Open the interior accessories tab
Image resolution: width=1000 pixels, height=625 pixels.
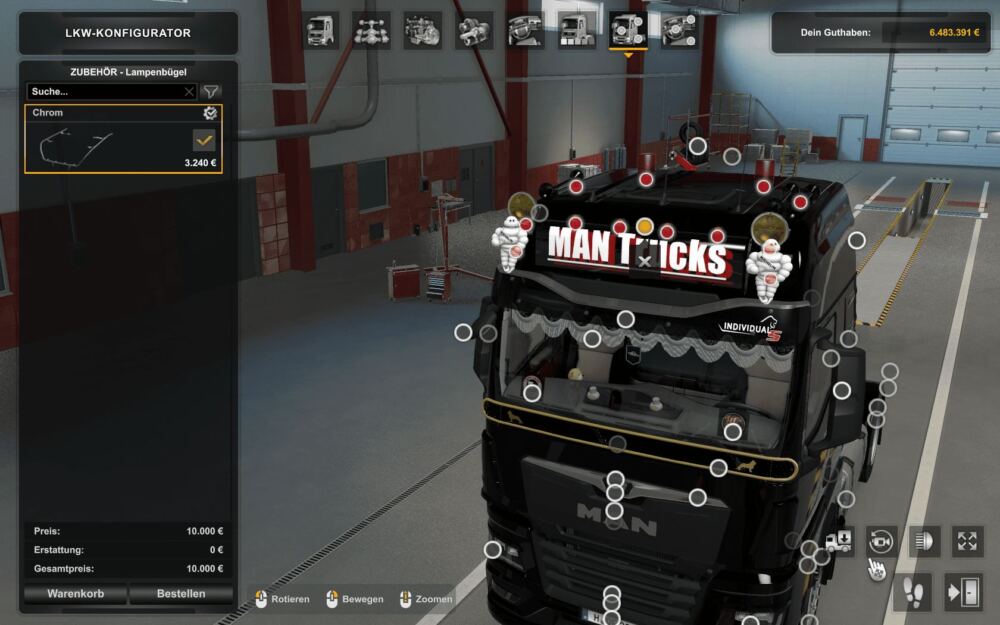679,30
